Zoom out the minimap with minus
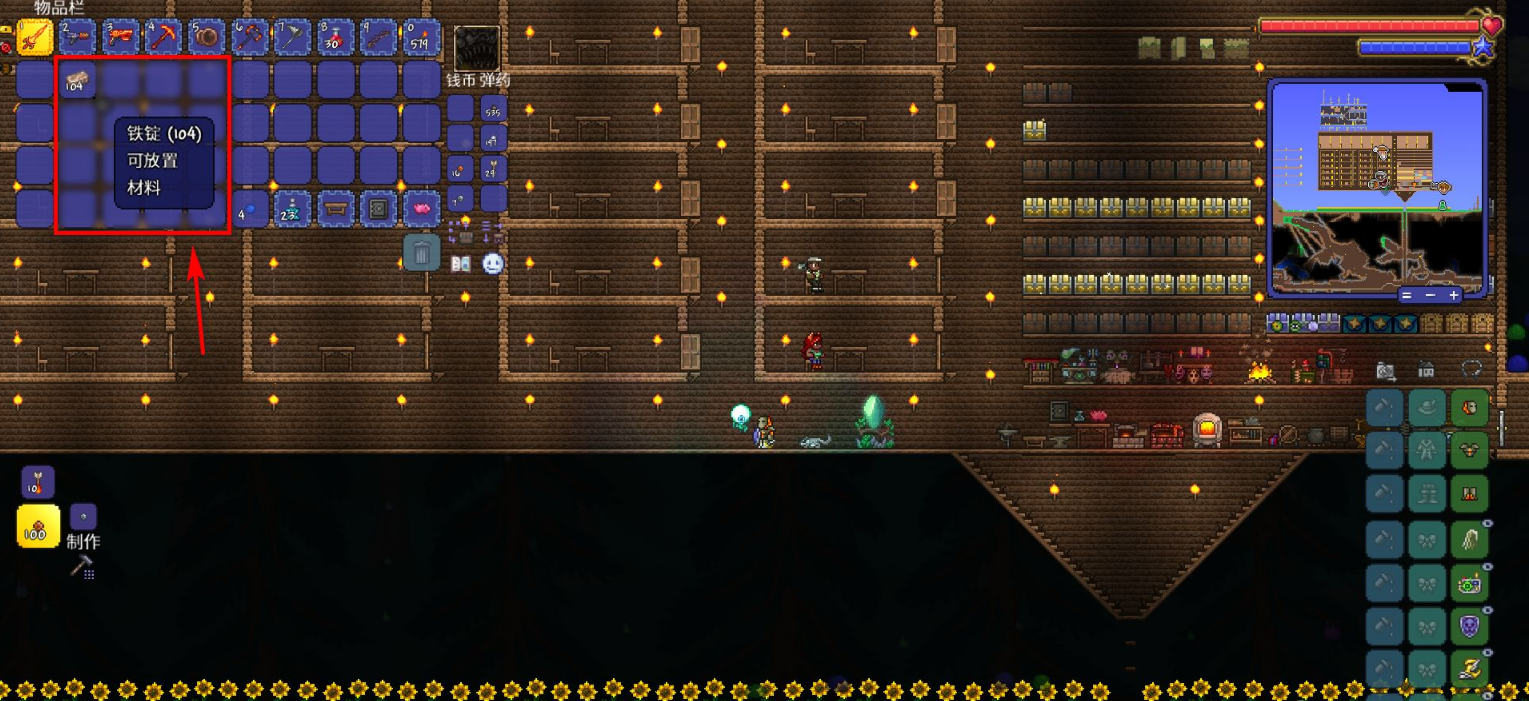1529x701 pixels. click(1430, 295)
